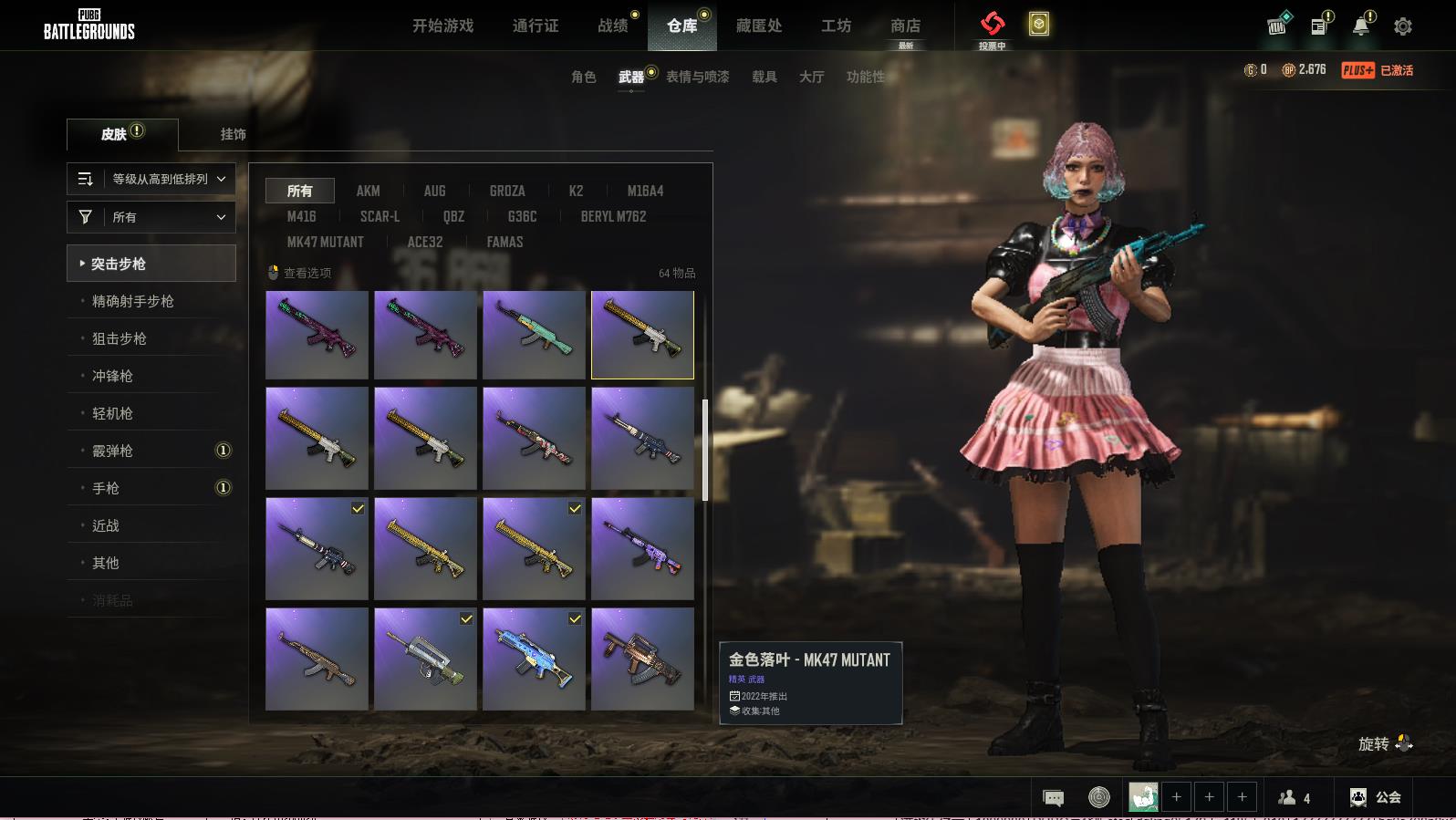Select the 冲锋枪 category
The height and width of the screenshot is (820, 1456).
(x=112, y=376)
